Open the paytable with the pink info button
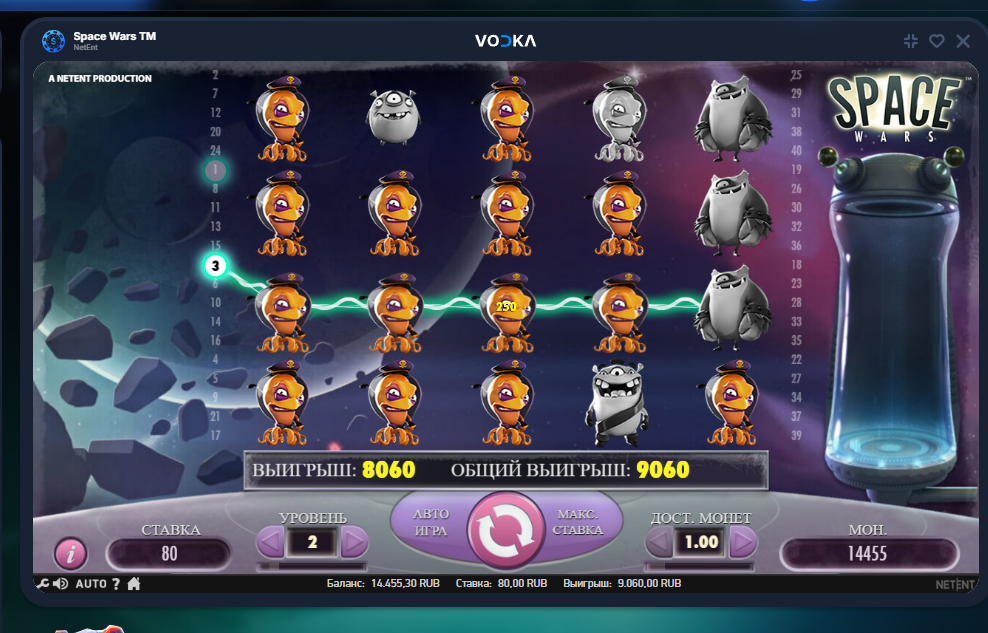This screenshot has height=633, width=988. coord(70,553)
